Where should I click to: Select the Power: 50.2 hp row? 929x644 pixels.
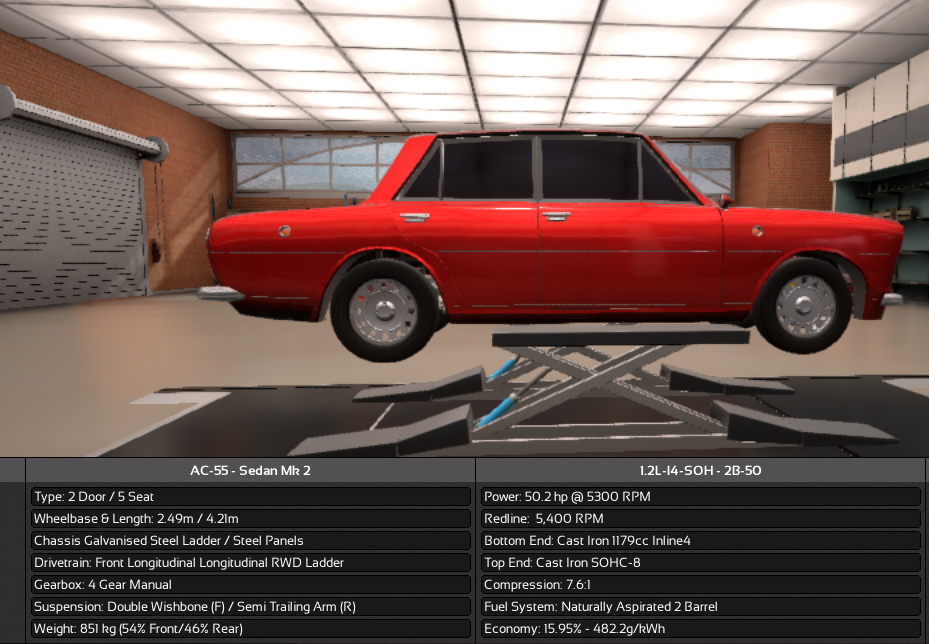point(700,497)
